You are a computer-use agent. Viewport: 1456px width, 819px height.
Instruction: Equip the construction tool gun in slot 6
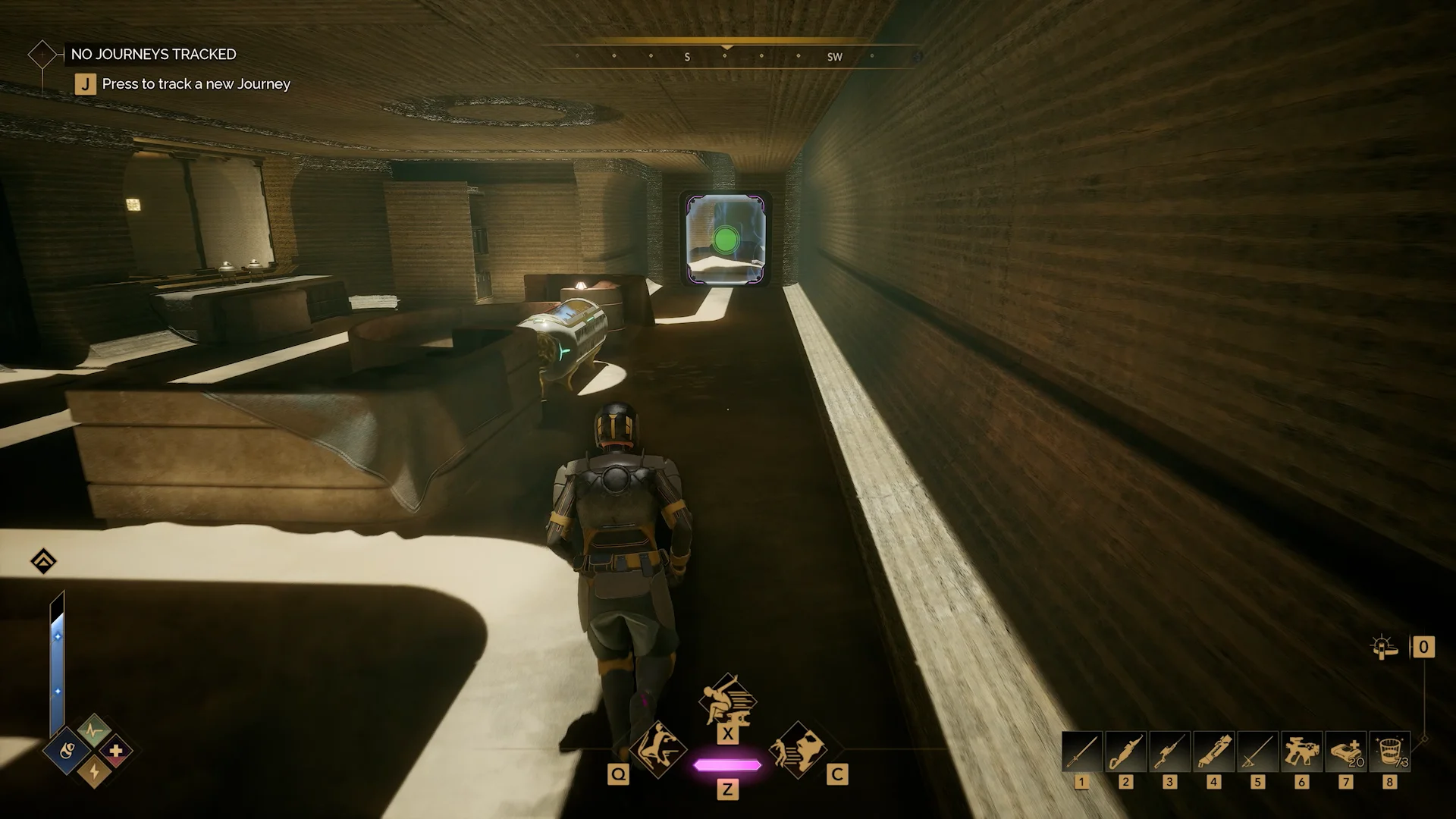click(1302, 752)
